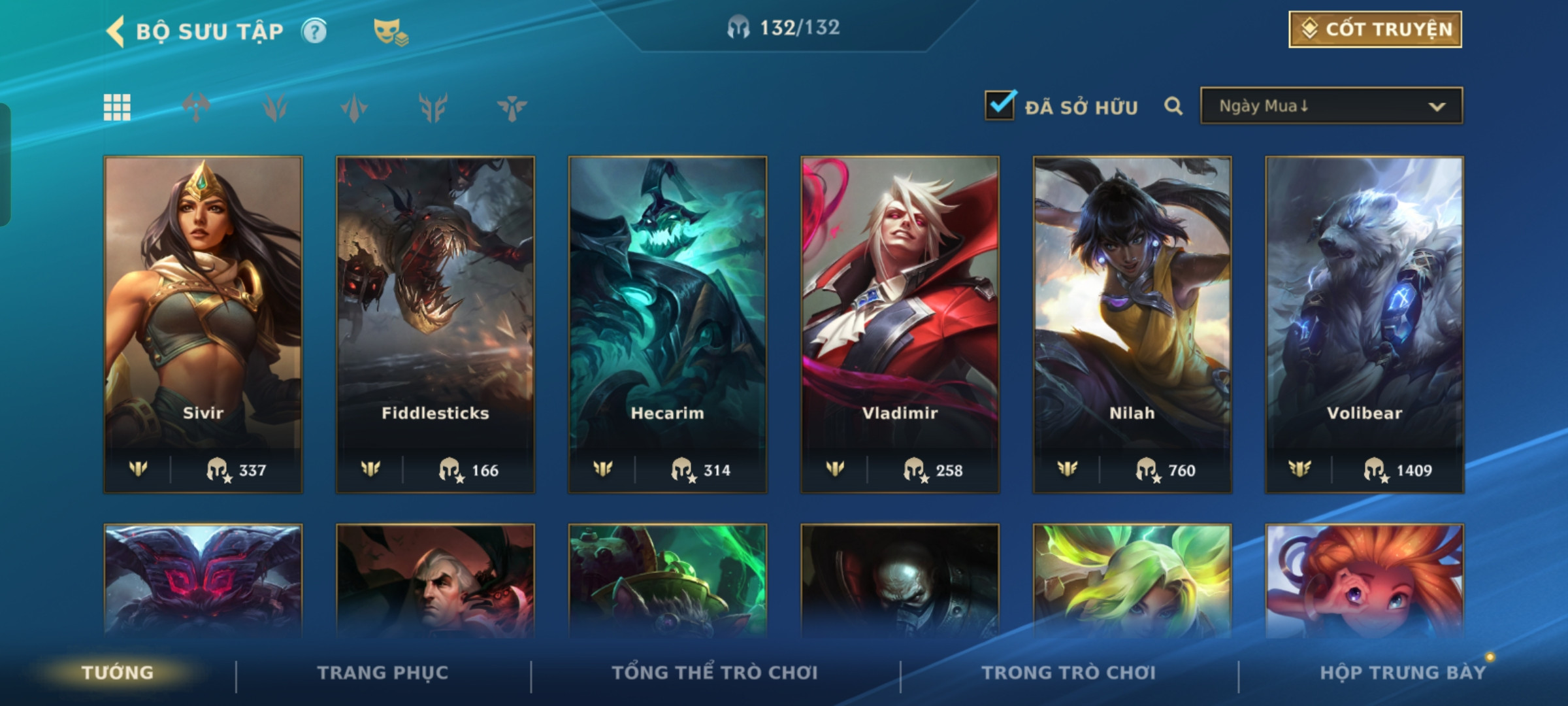Image resolution: width=1568 pixels, height=706 pixels.
Task: Open the question mark help icon
Action: point(314,31)
